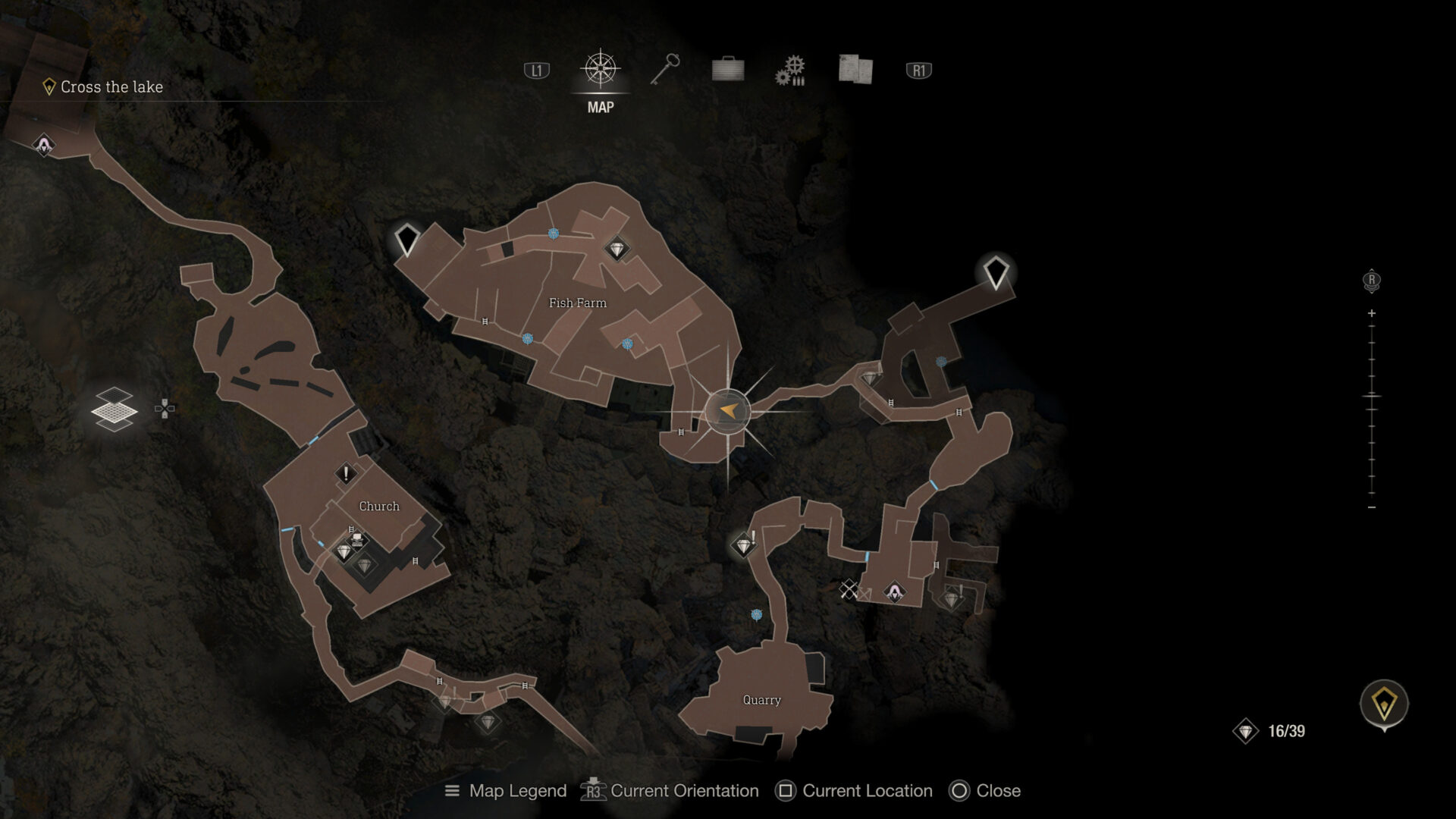
Task: Select the merchant marker at top right
Action: [996, 275]
